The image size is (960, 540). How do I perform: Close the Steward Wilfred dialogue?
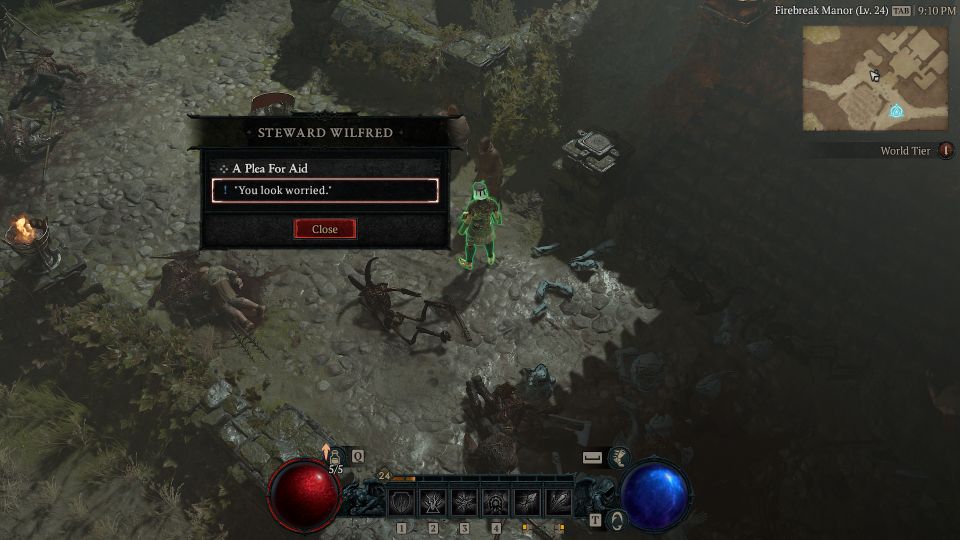point(325,229)
